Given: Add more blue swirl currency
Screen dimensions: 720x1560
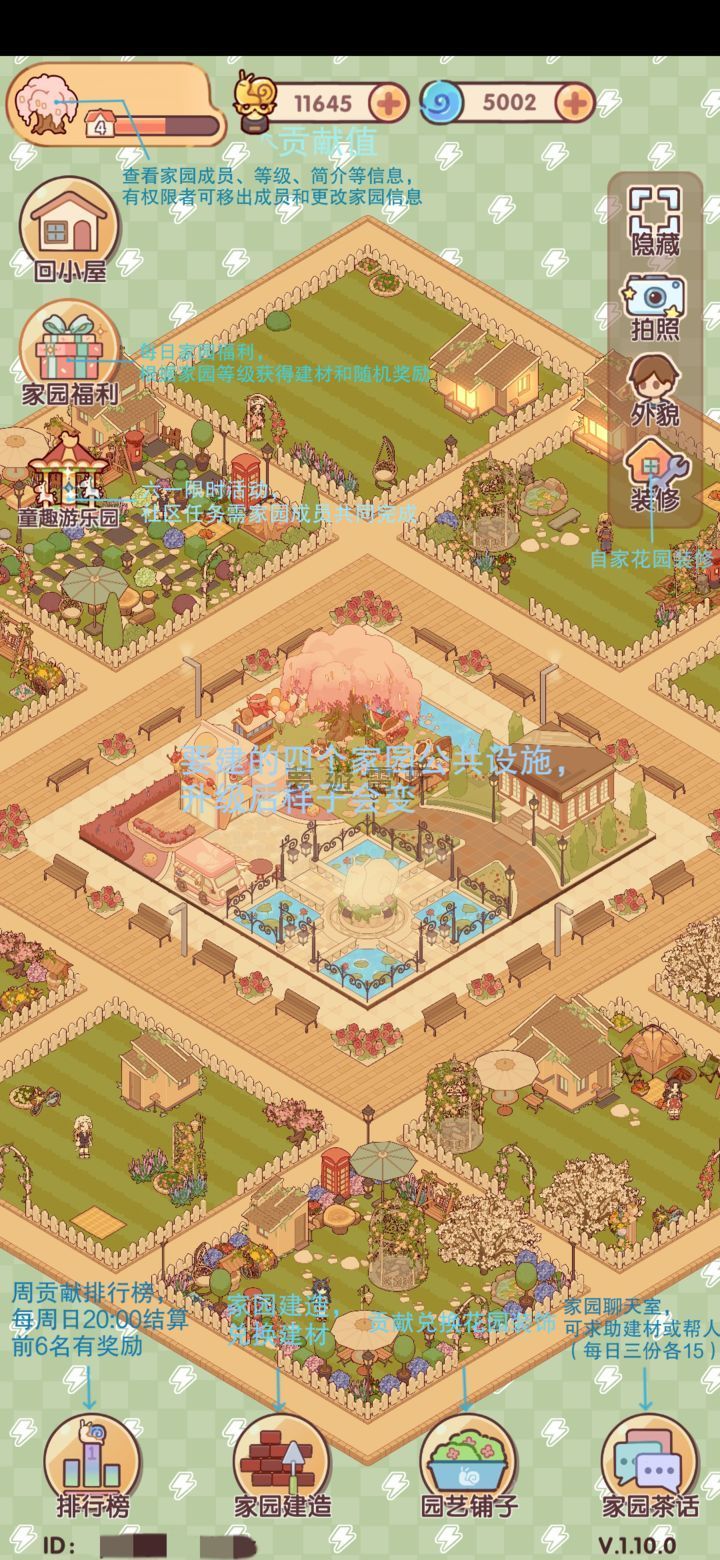Looking at the screenshot, I should 575,102.
